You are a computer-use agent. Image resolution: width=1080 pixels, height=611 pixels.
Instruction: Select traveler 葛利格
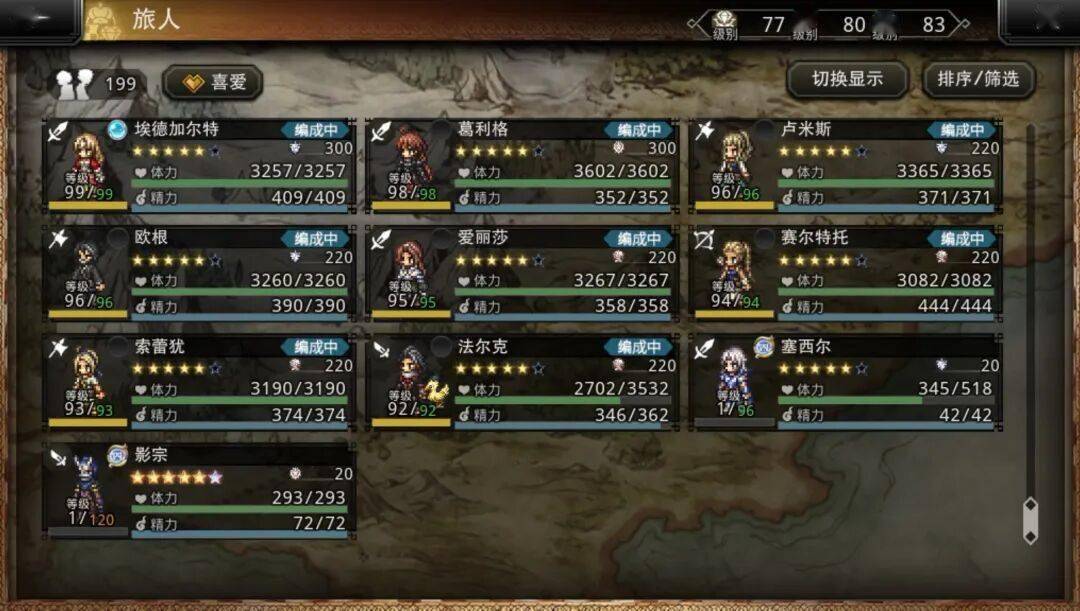pos(522,164)
